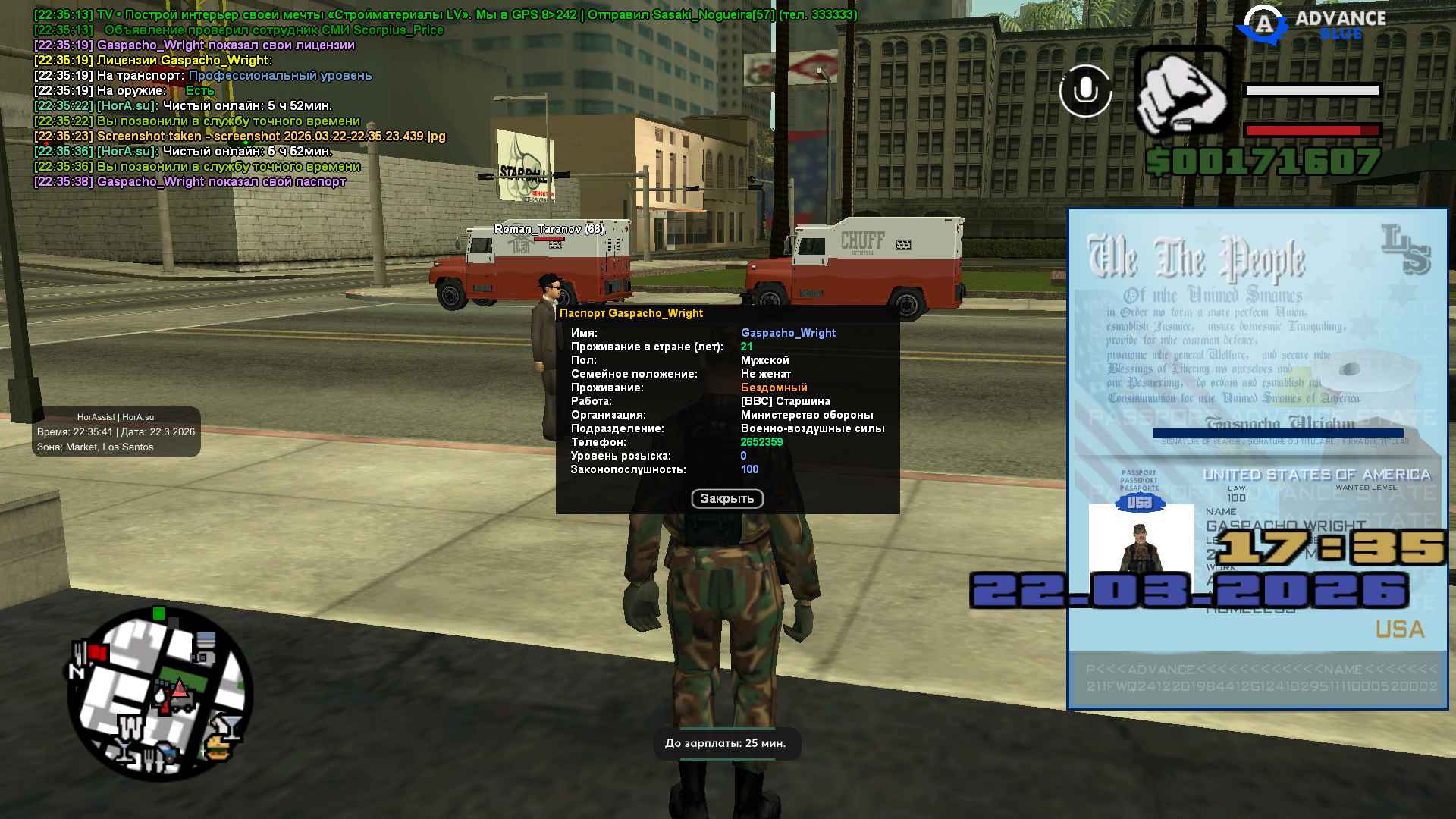Viewport: 1456px width, 819px height.
Task: Click the HorAssist info panel
Action: [x=116, y=432]
